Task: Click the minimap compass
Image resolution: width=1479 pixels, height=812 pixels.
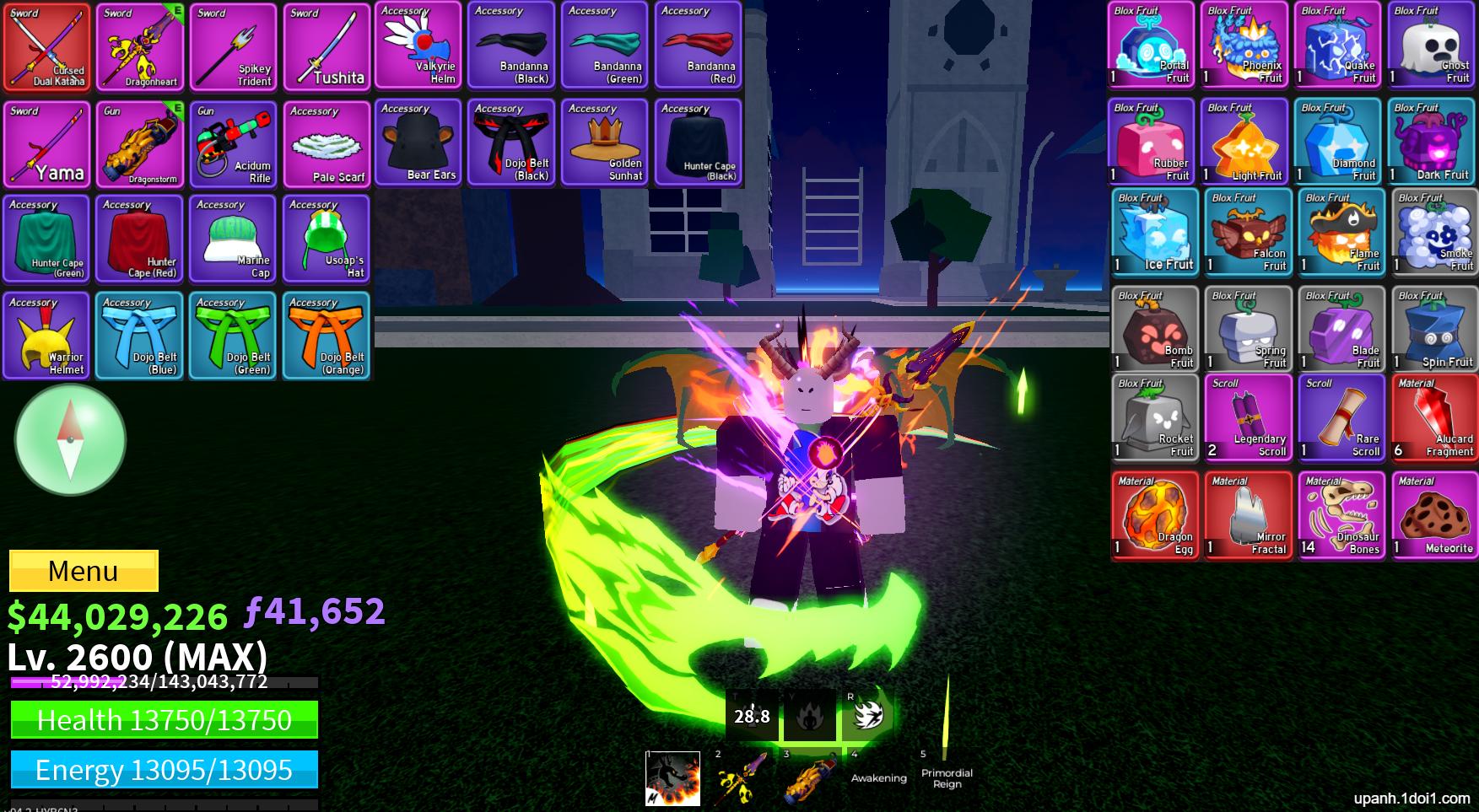Action: tap(71, 438)
